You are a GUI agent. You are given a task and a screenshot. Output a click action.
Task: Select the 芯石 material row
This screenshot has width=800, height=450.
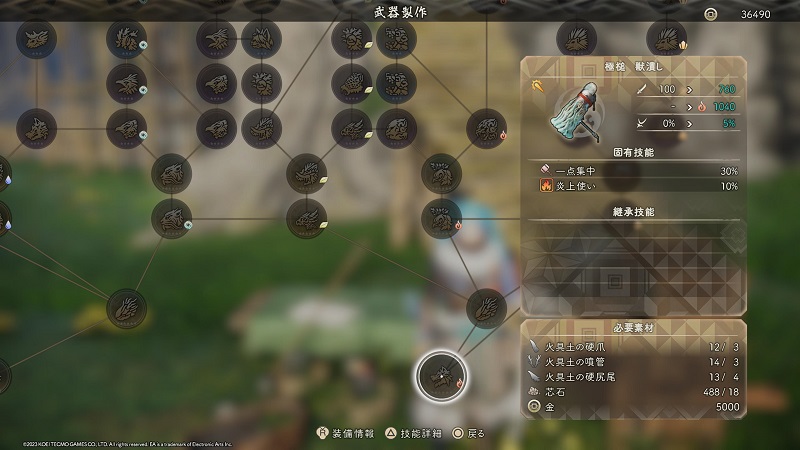(633, 392)
